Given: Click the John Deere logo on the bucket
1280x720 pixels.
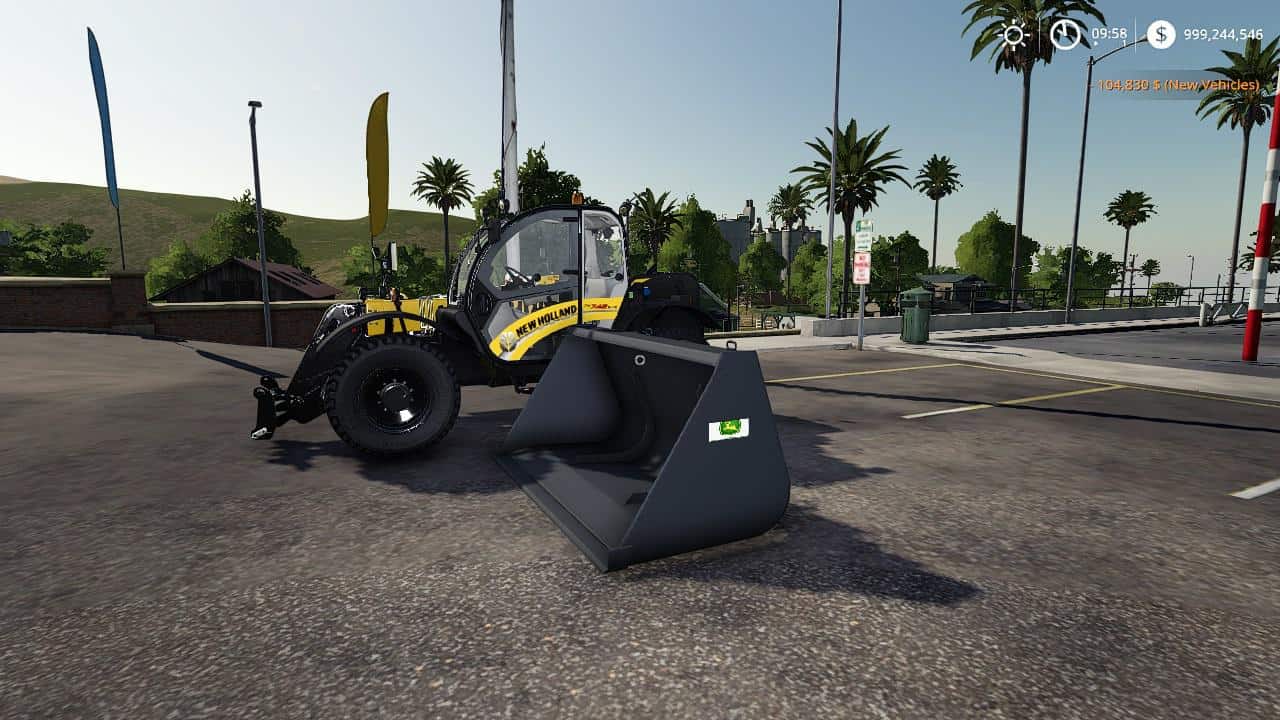Looking at the screenshot, I should tap(728, 429).
